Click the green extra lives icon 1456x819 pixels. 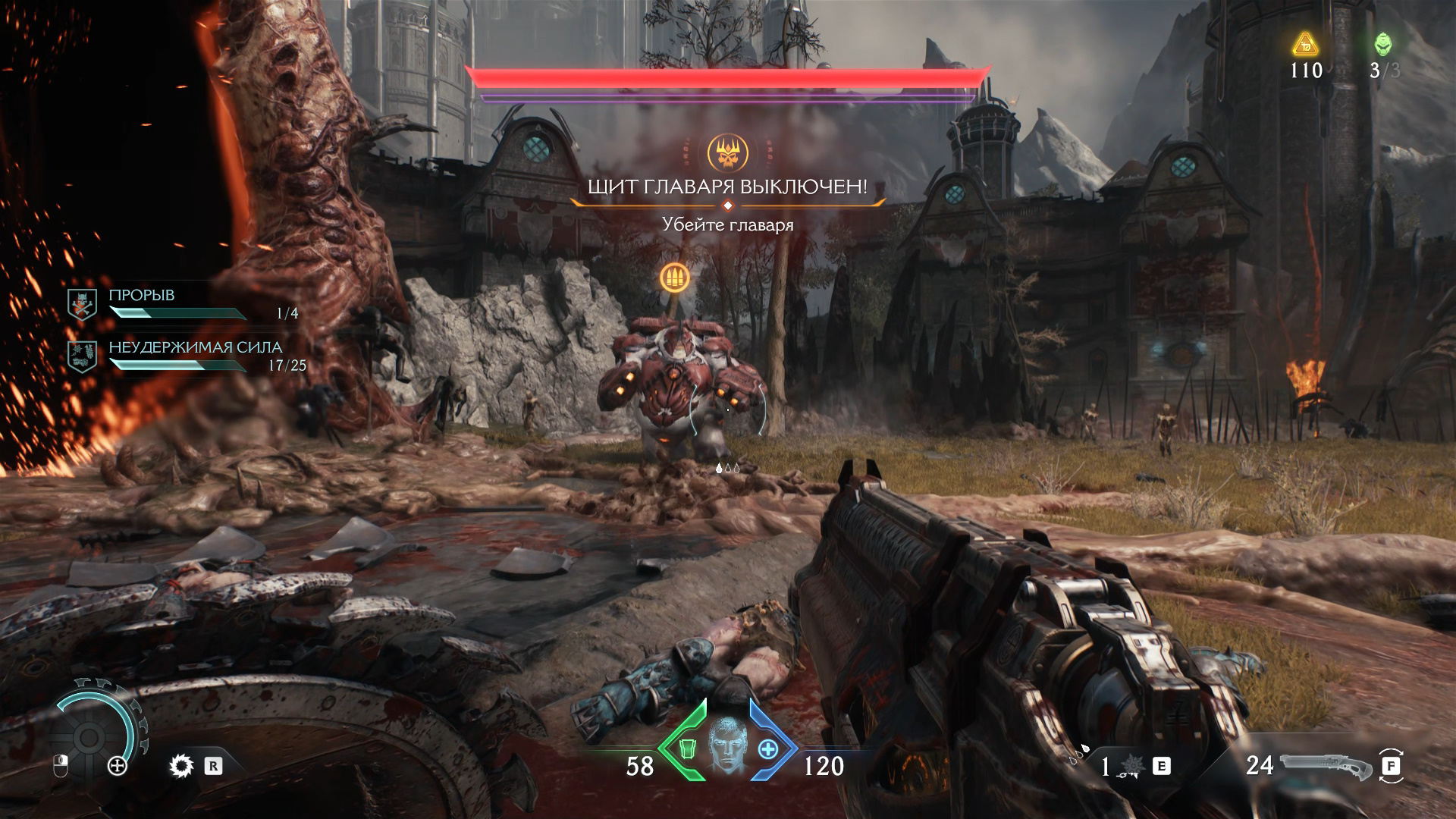coord(1383,44)
